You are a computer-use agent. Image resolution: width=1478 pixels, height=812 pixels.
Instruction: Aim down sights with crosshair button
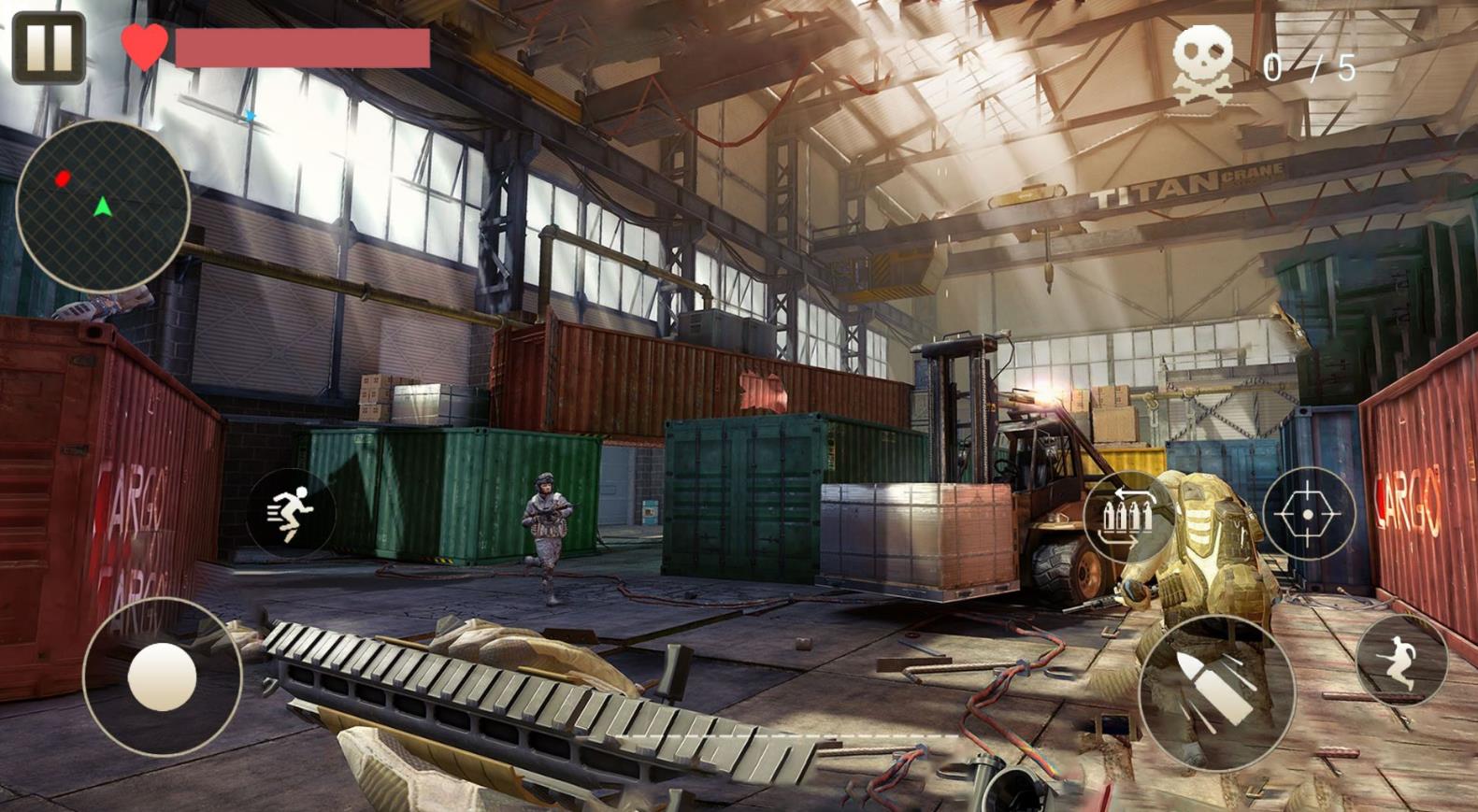click(x=1308, y=515)
